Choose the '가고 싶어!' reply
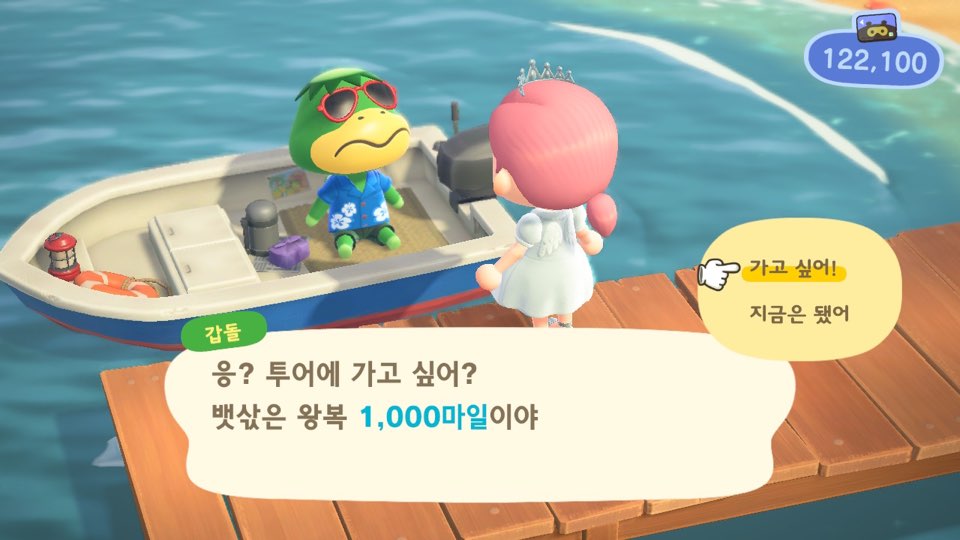 (x=792, y=270)
